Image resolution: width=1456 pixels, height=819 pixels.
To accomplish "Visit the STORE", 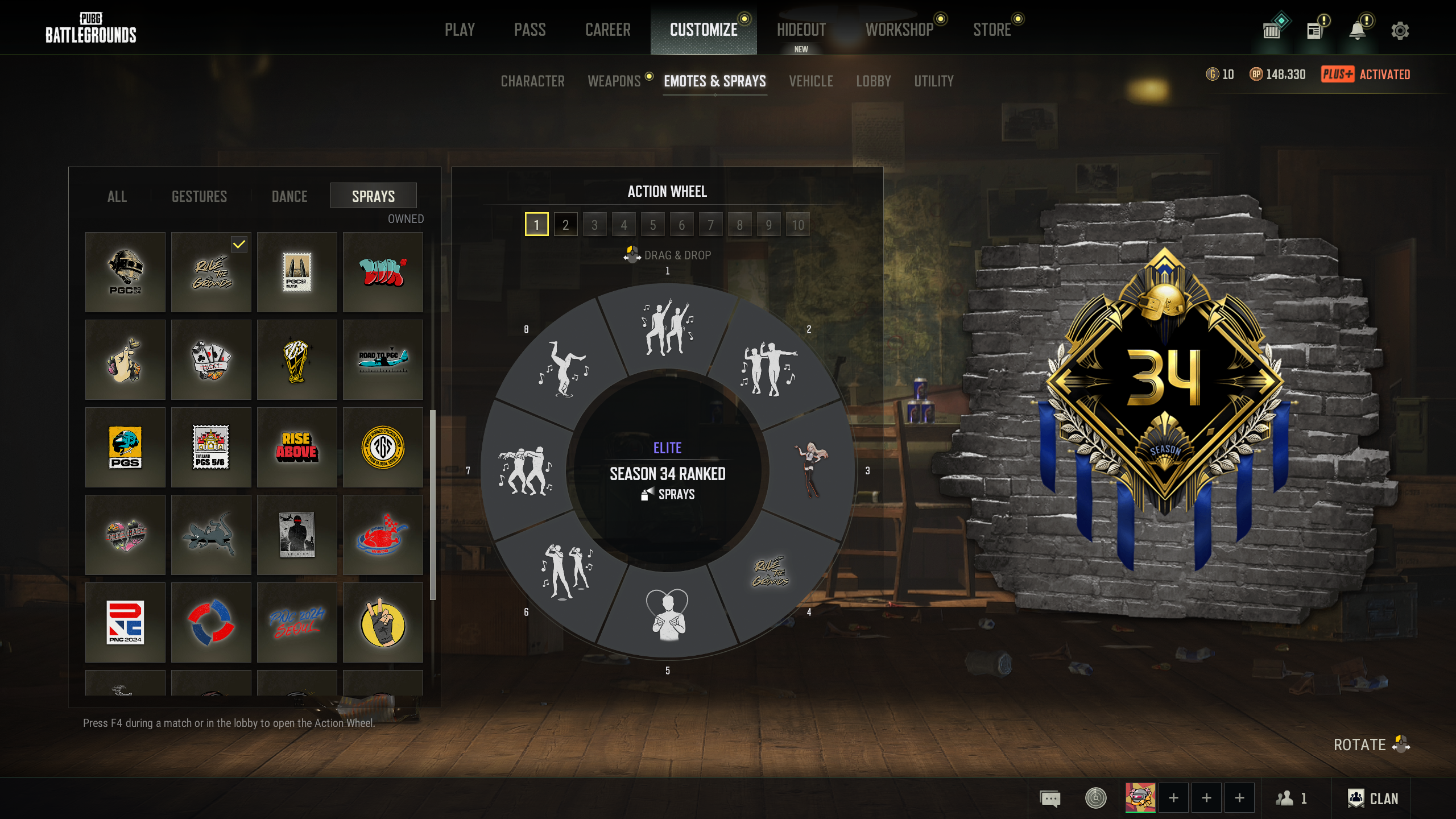I will (x=991, y=30).
